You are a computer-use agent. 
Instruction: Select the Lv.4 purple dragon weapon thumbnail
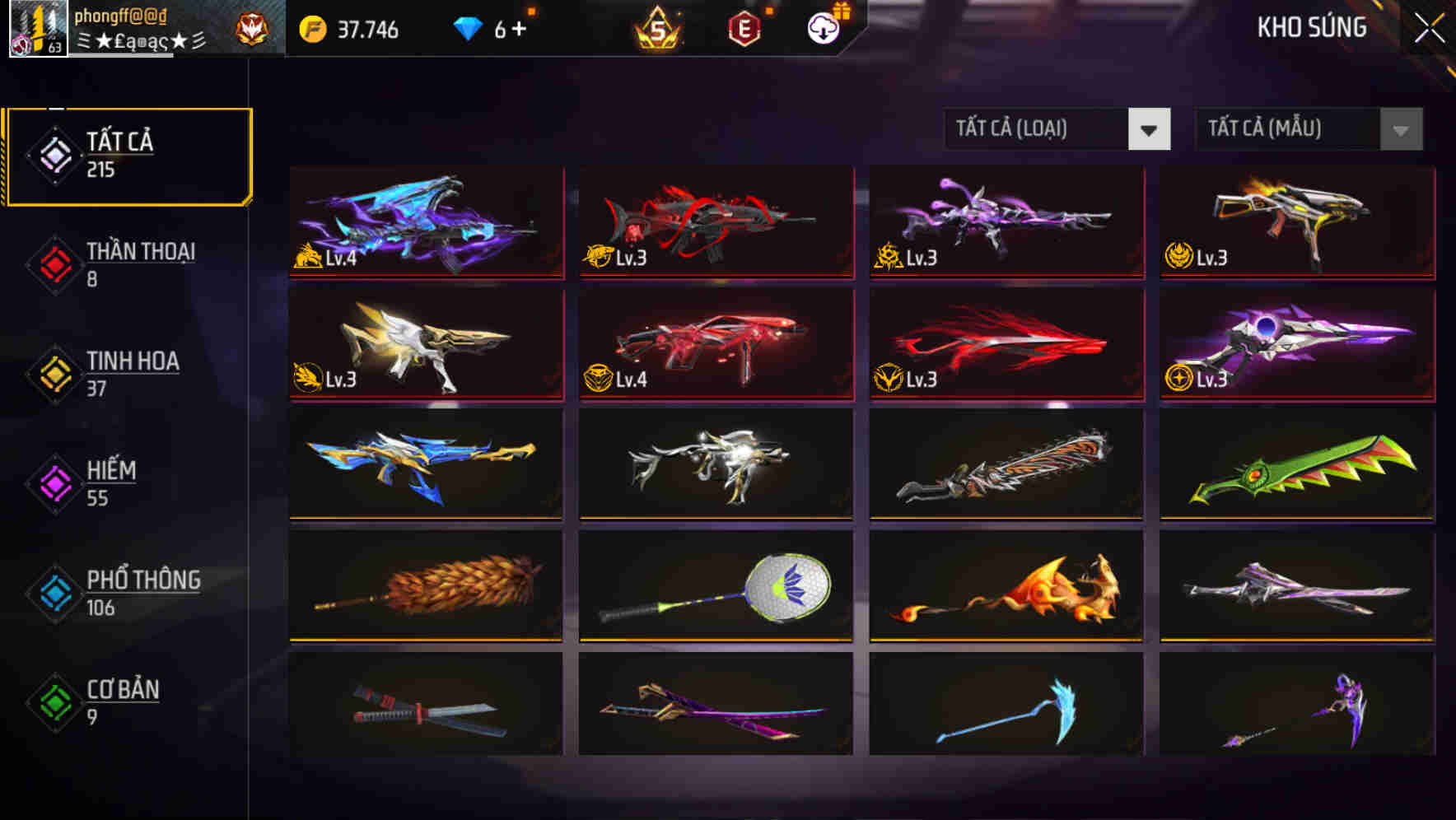[x=425, y=222]
